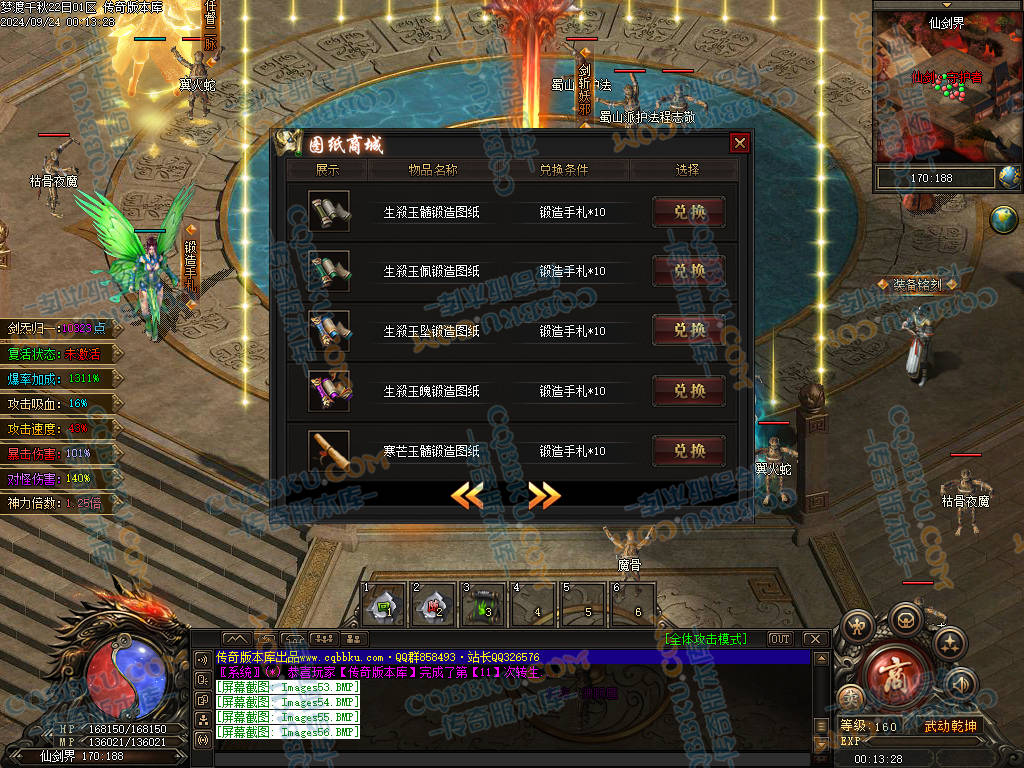Screen dimensions: 1024x768
Task: Click the globe icon beside the coordinates
Action: pyautogui.click(x=1009, y=178)
